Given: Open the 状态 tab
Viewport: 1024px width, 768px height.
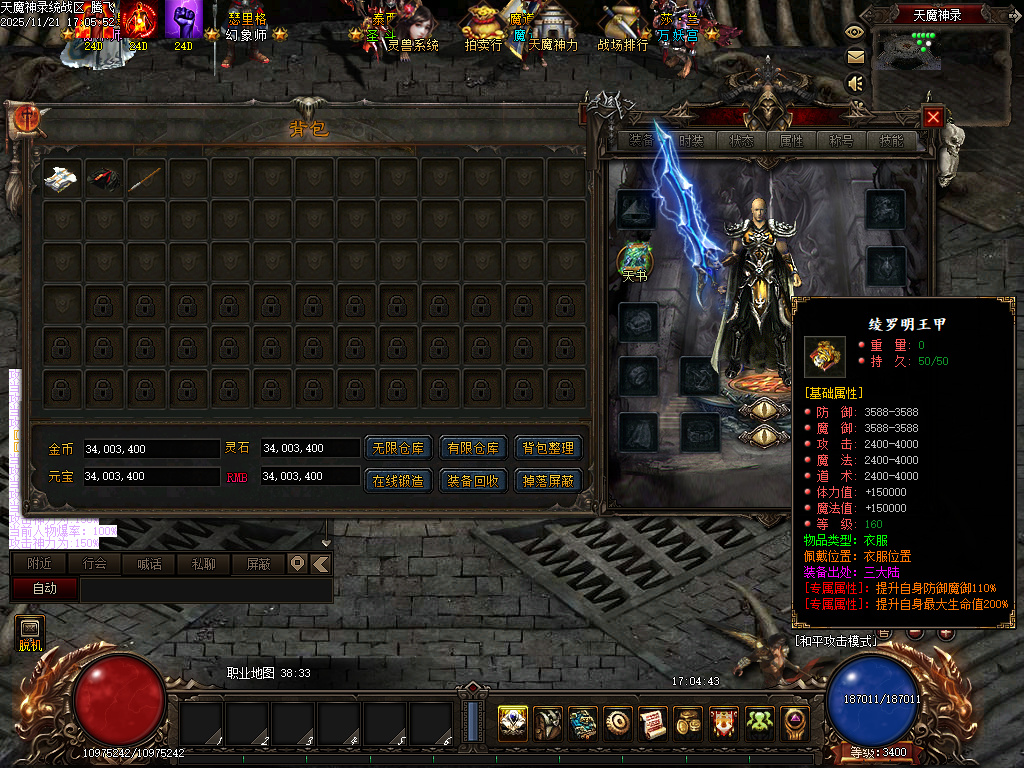Looking at the screenshot, I should [x=741, y=141].
